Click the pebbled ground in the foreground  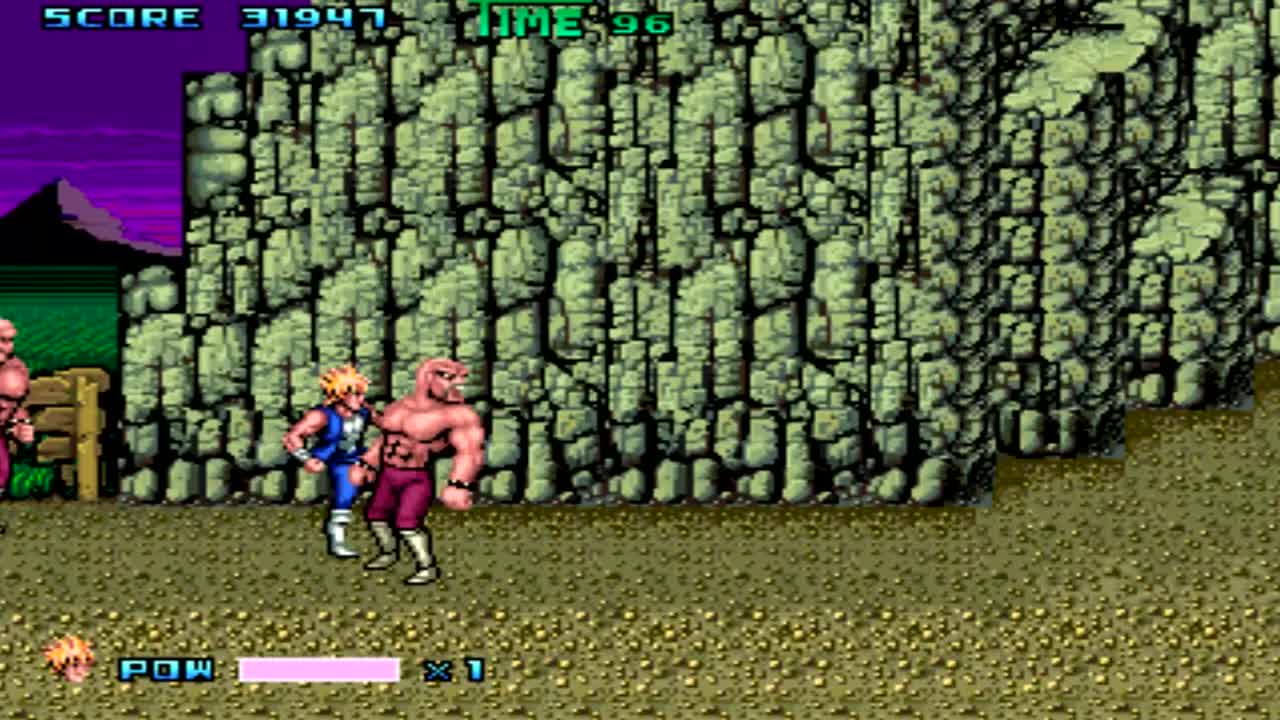point(800,620)
